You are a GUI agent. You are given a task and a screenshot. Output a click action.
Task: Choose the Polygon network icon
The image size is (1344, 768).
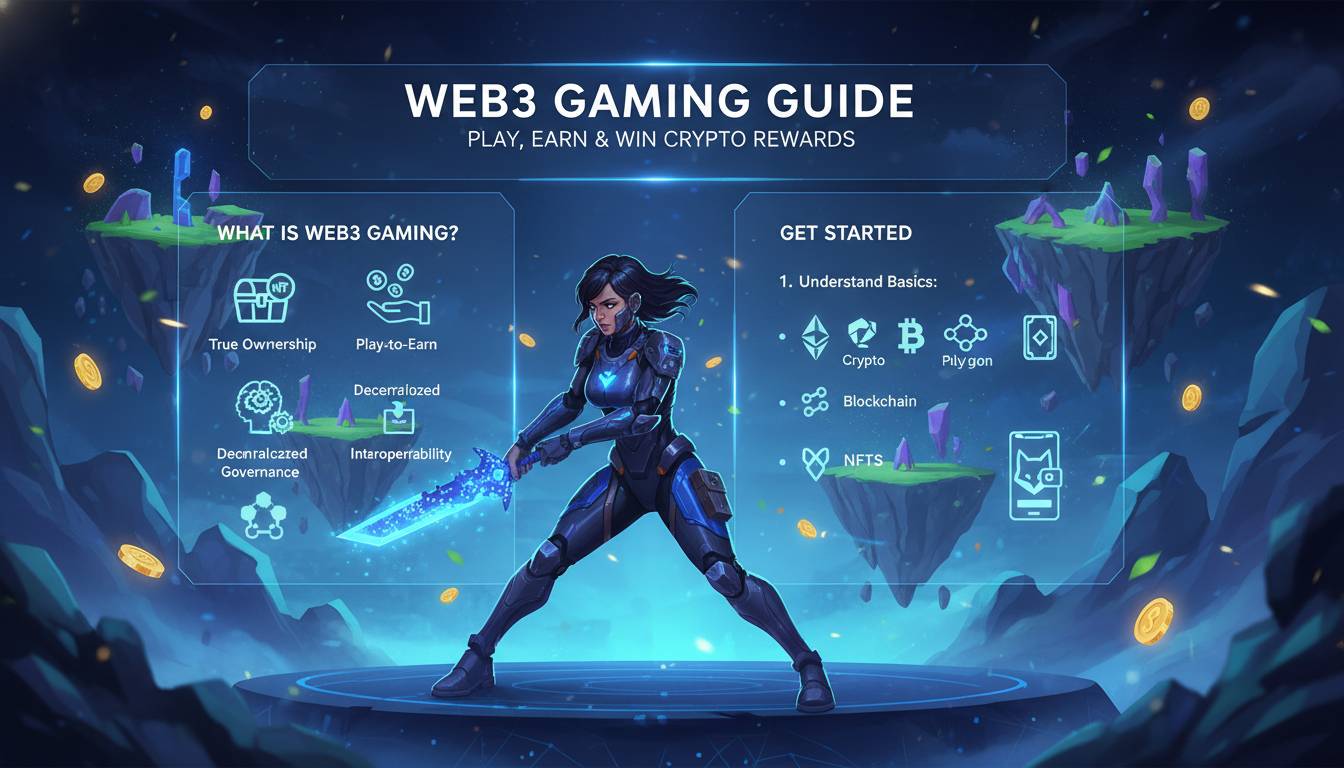tap(965, 334)
